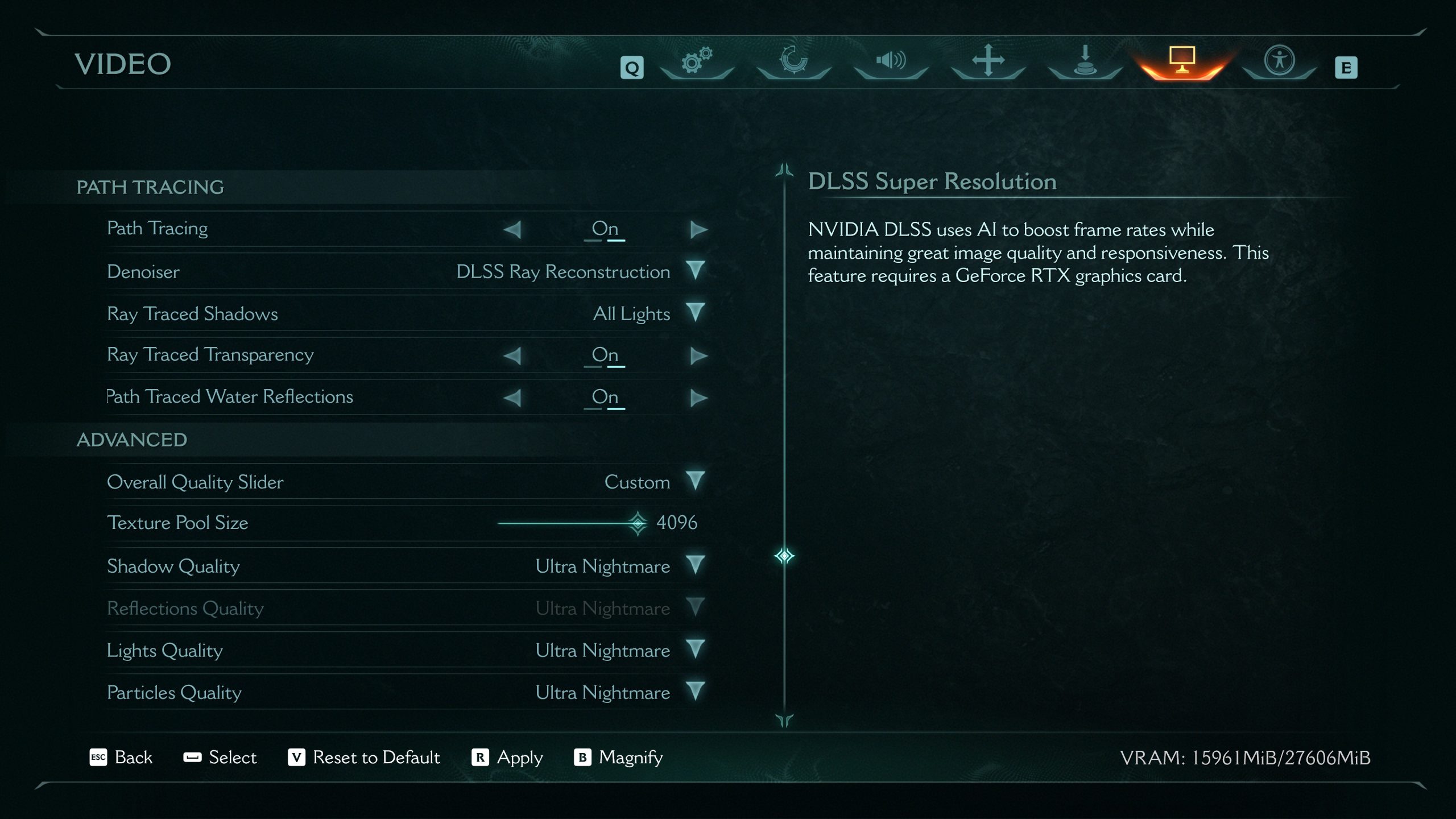Open the Denoiser dropdown

[695, 271]
